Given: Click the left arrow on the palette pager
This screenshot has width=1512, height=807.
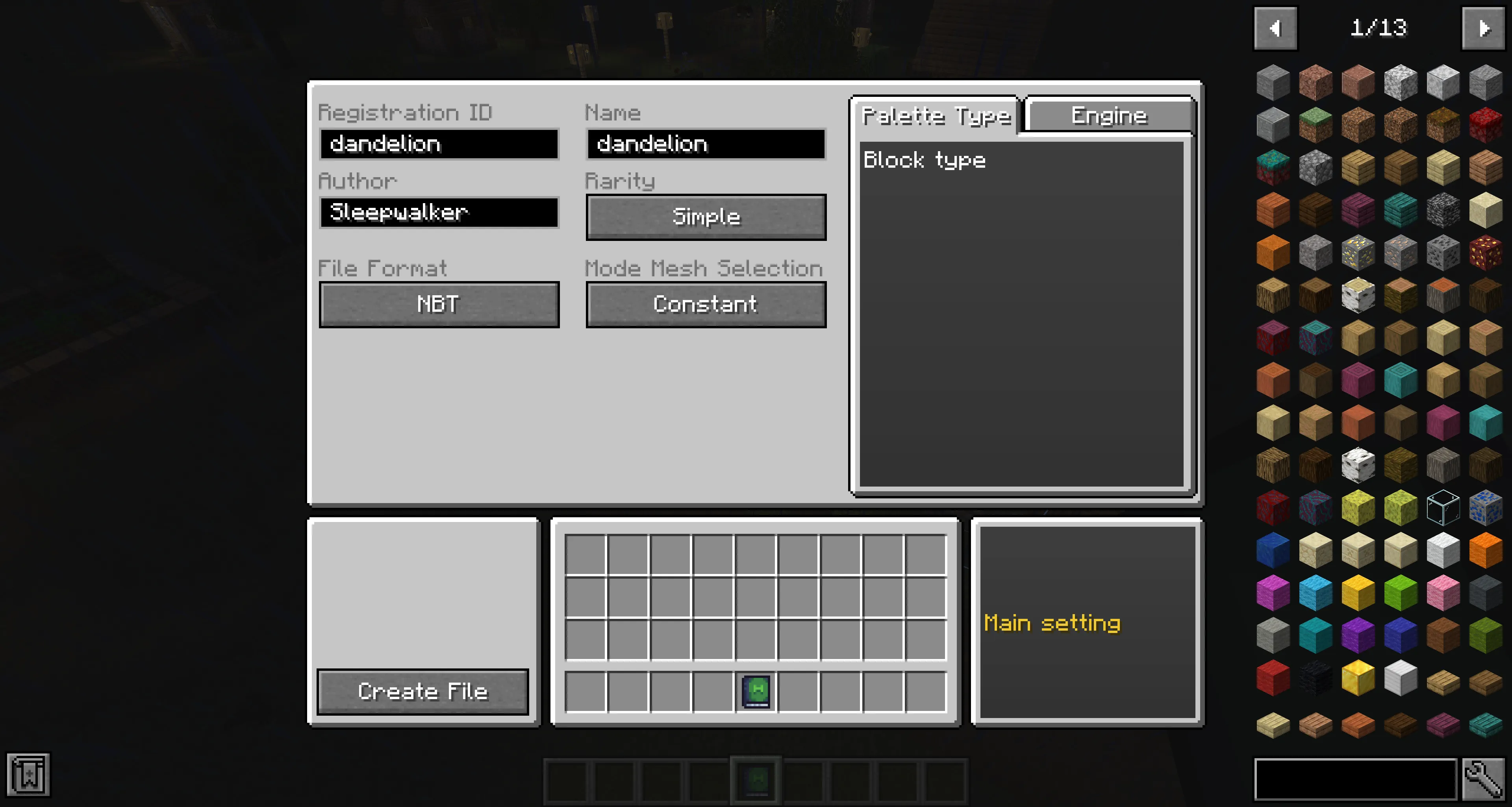Looking at the screenshot, I should (1275, 28).
